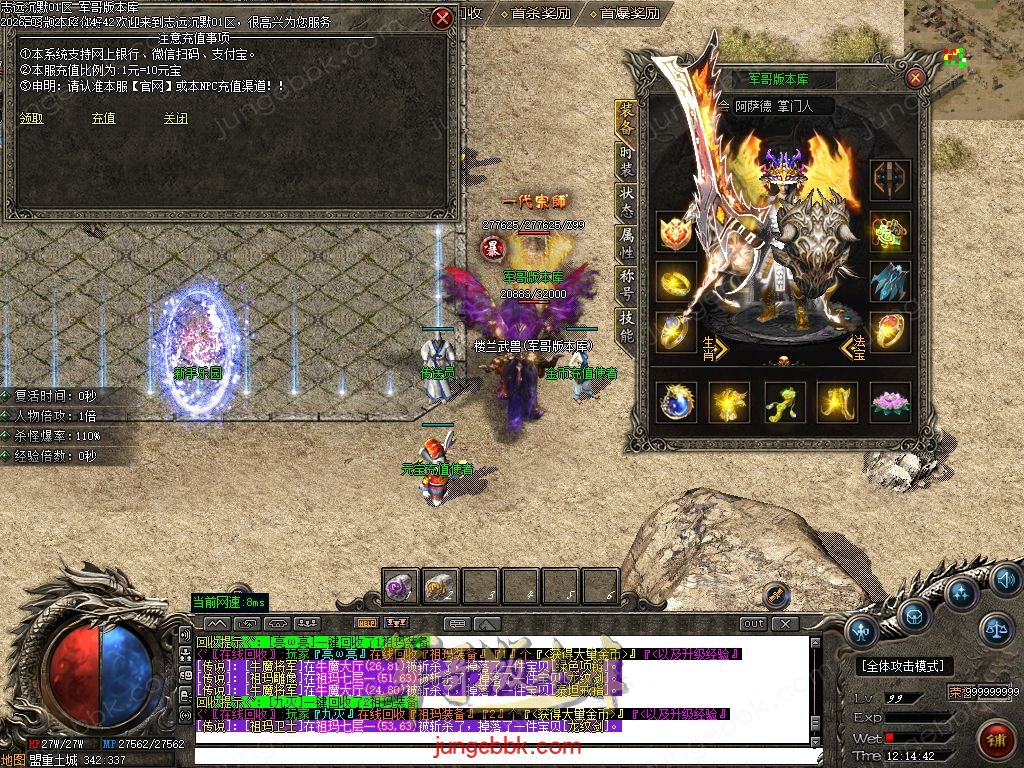Open the round red 铺 shop button

pos(995,741)
